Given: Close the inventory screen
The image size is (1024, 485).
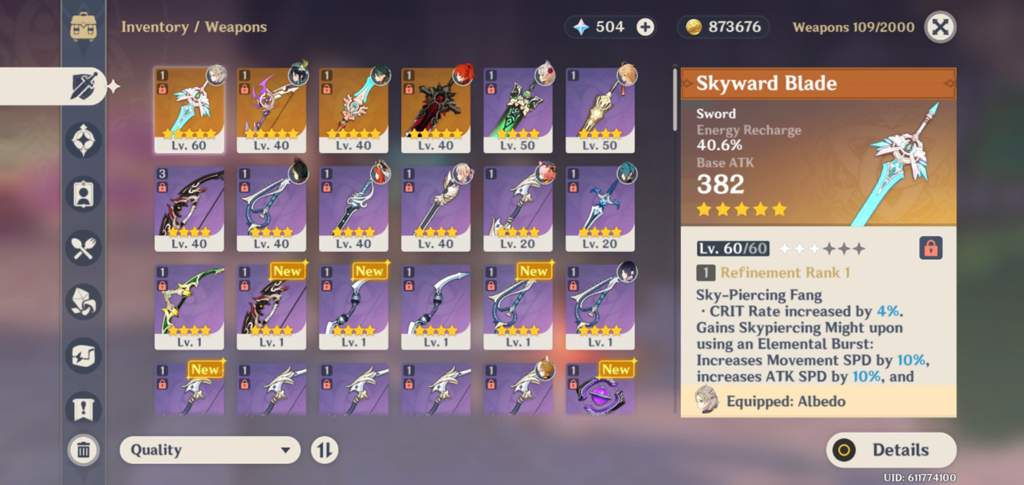Looking at the screenshot, I should tap(939, 27).
